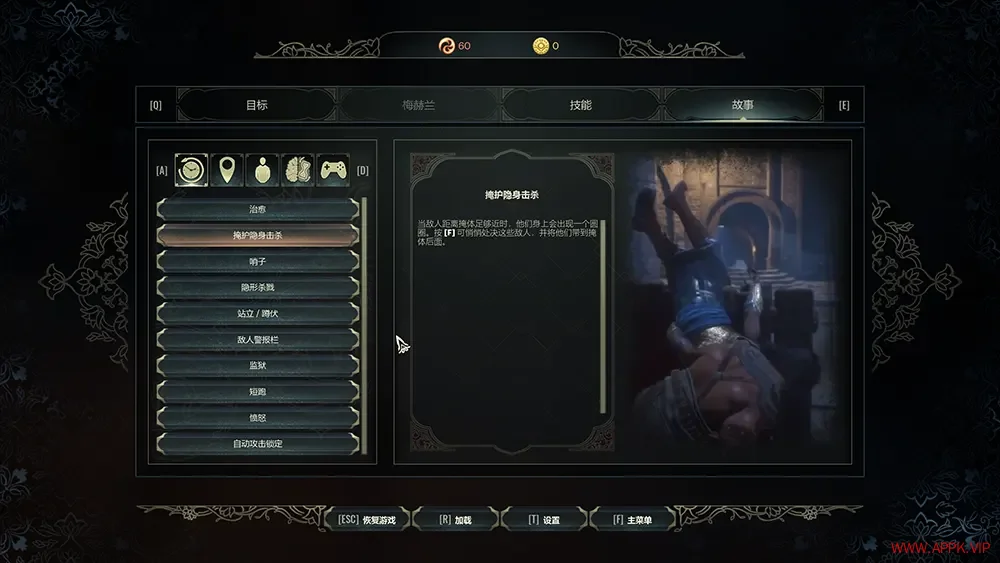This screenshot has height=563, width=1000.
Task: Show the 敌人警报栏 entry
Action: (x=257, y=339)
